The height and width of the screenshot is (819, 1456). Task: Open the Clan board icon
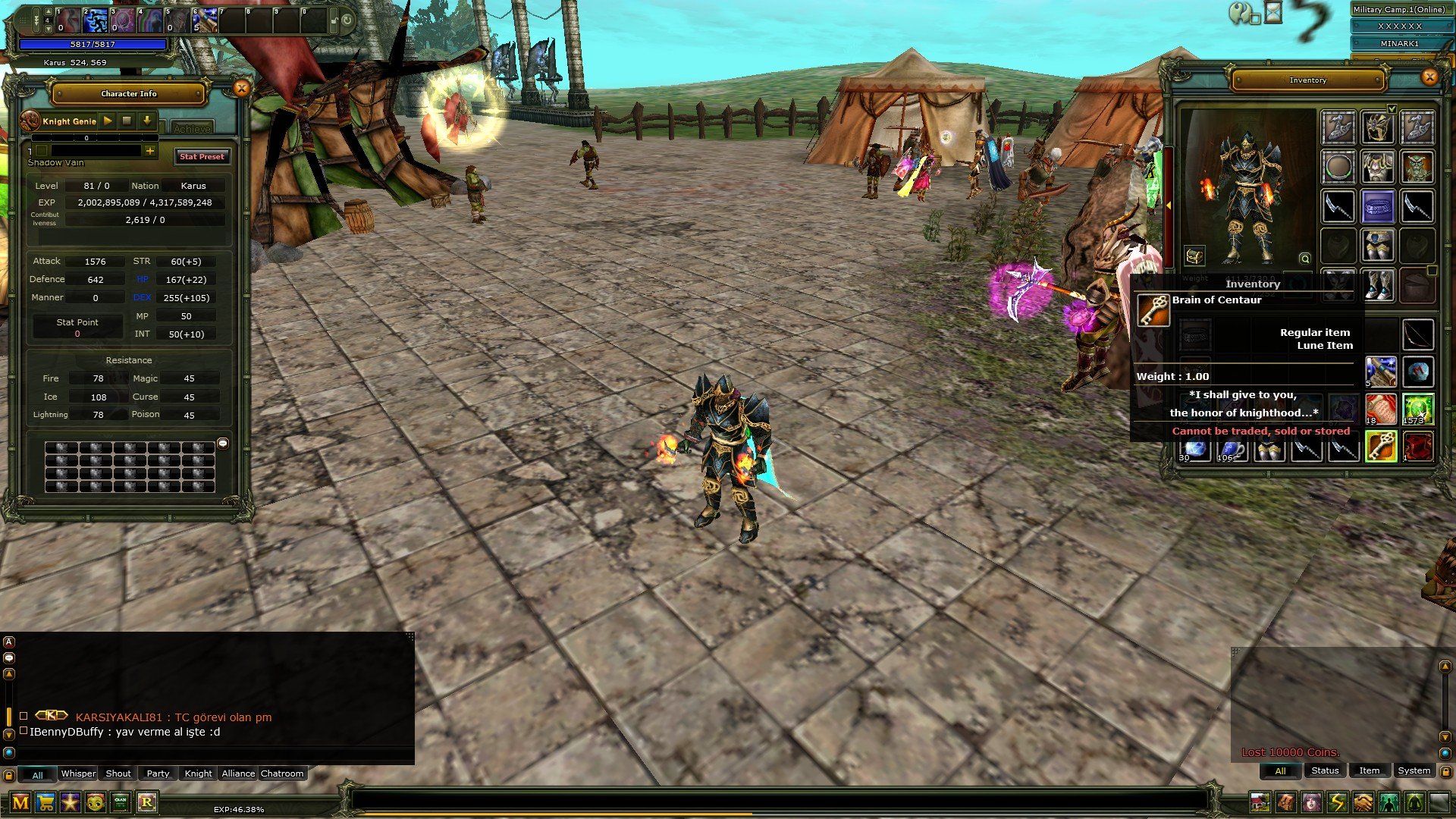pyautogui.click(x=121, y=802)
